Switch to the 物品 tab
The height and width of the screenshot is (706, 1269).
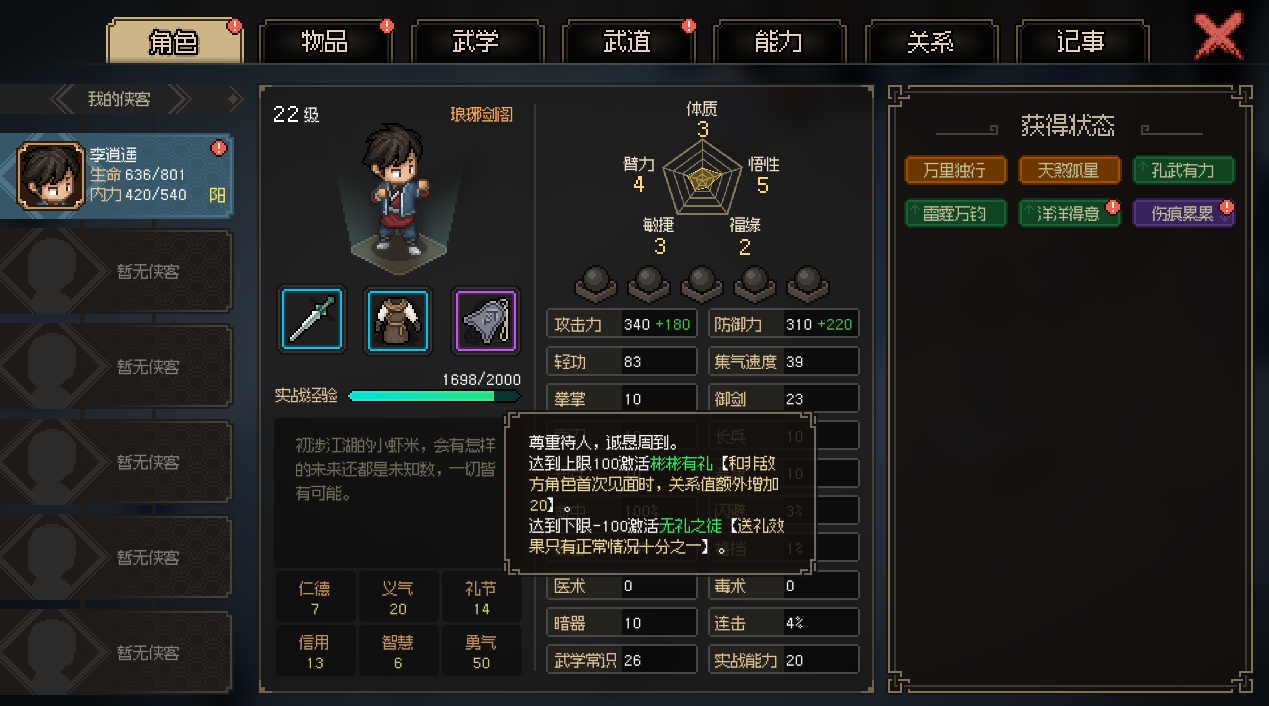(x=325, y=42)
